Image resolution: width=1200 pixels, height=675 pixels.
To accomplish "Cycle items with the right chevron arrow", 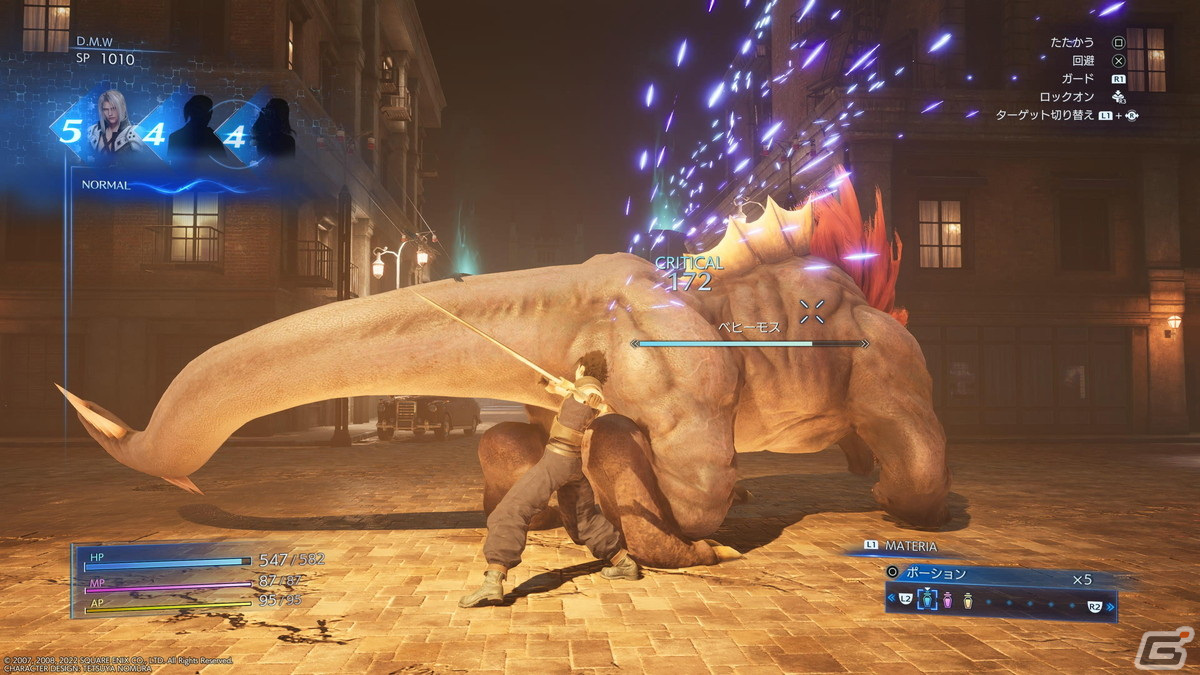I will pyautogui.click(x=1111, y=606).
